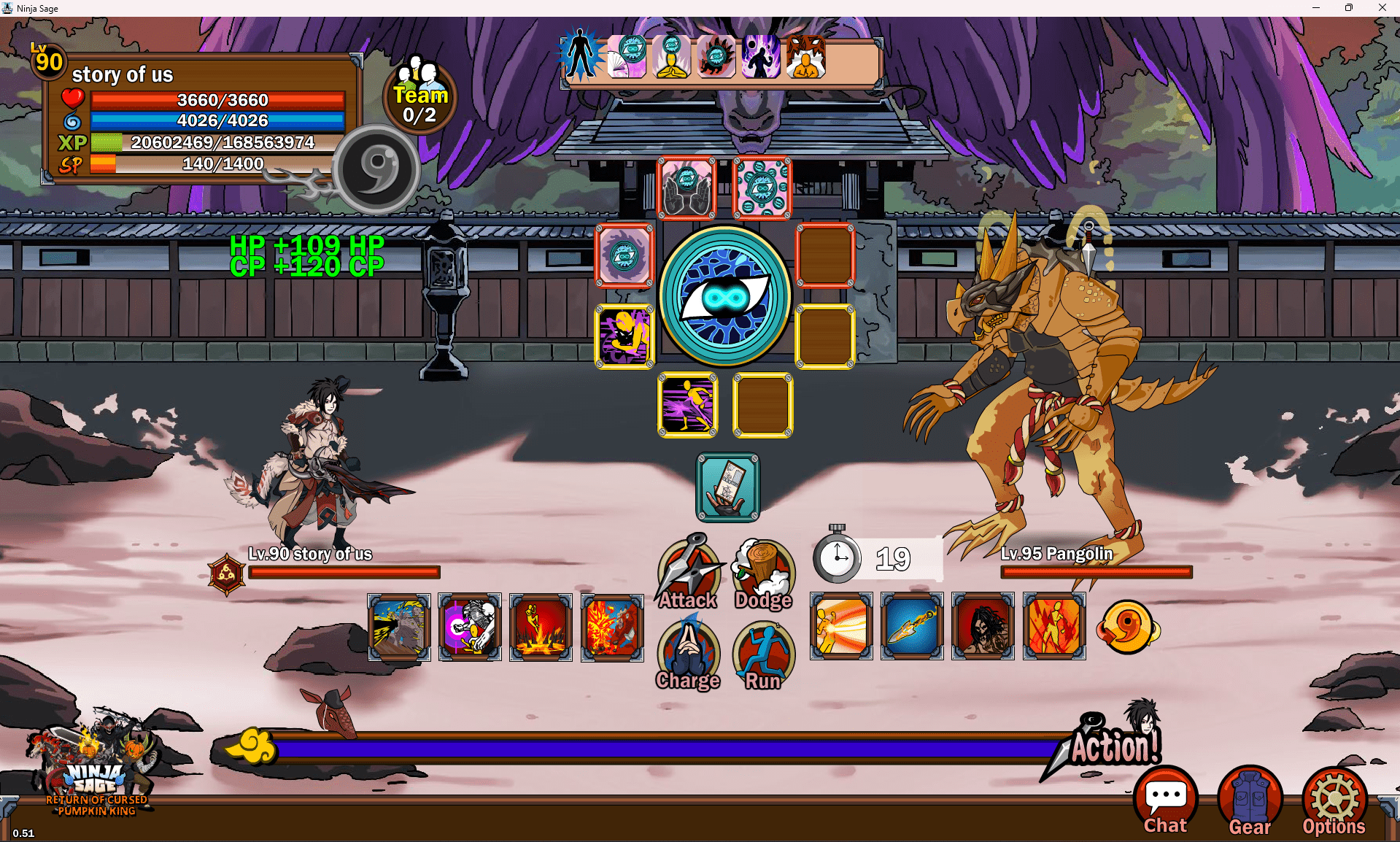Choose the Dodge action

tap(763, 573)
